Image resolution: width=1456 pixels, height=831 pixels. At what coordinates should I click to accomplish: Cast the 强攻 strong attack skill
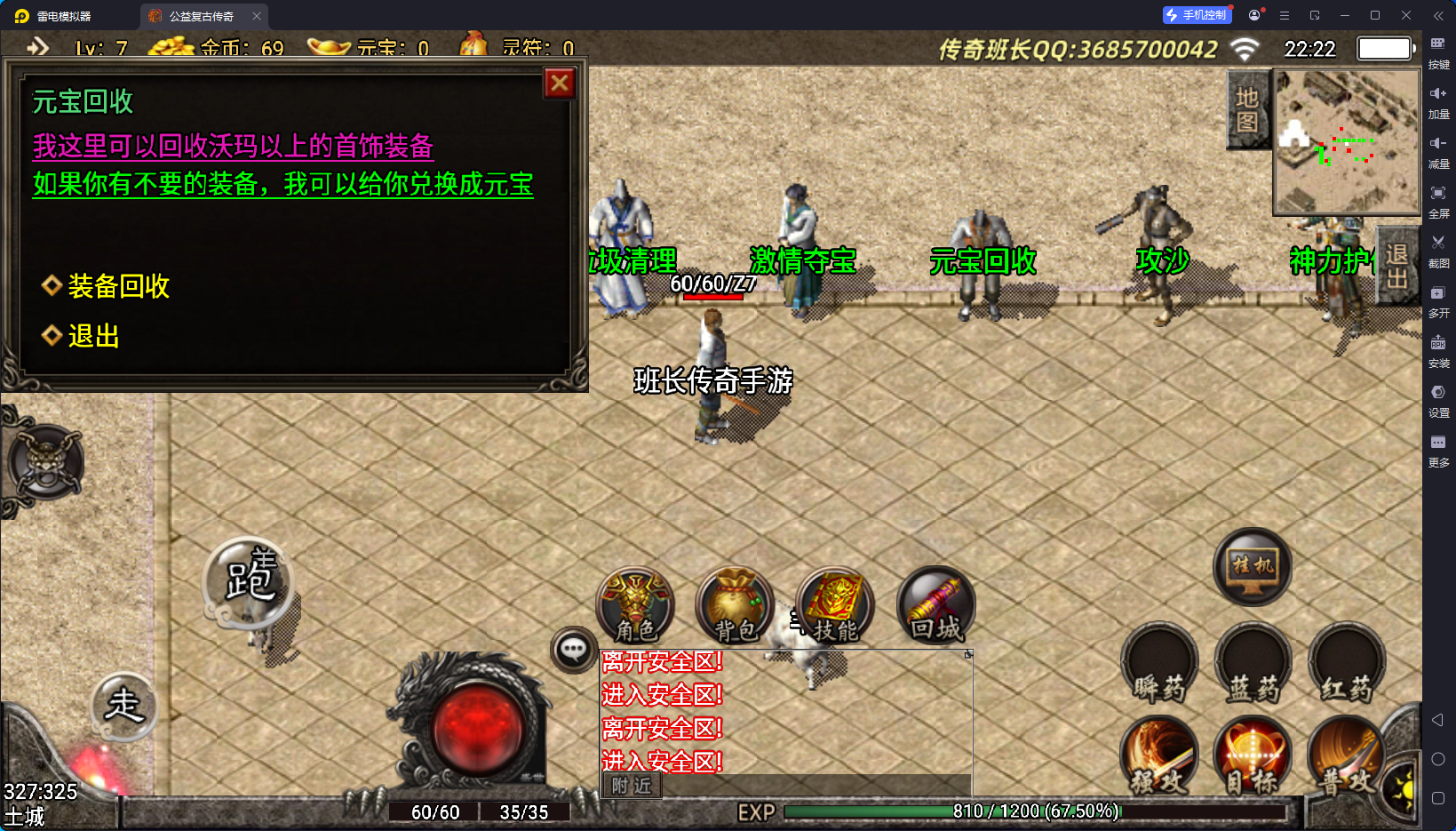pos(1158,756)
